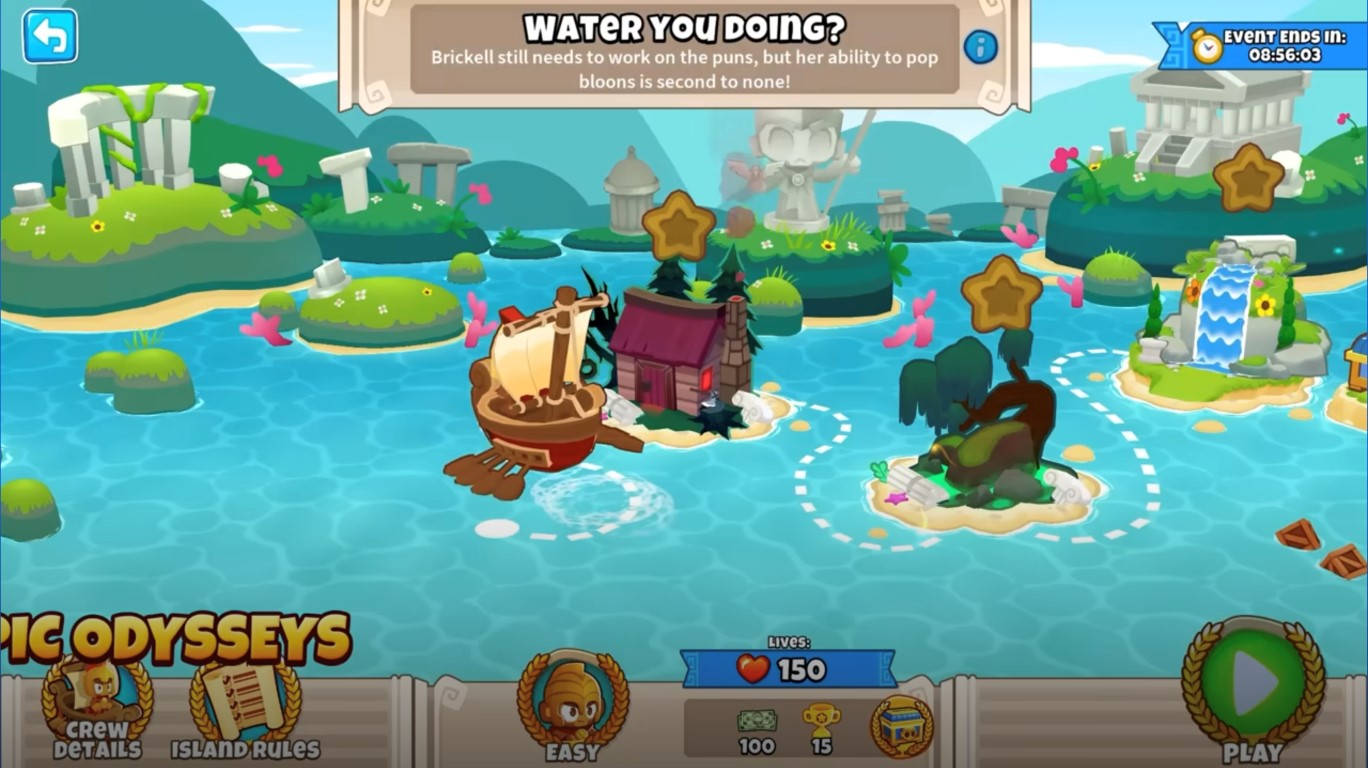1368x768 pixels.
Task: Select the star near the top-right temple island
Action: click(1247, 175)
